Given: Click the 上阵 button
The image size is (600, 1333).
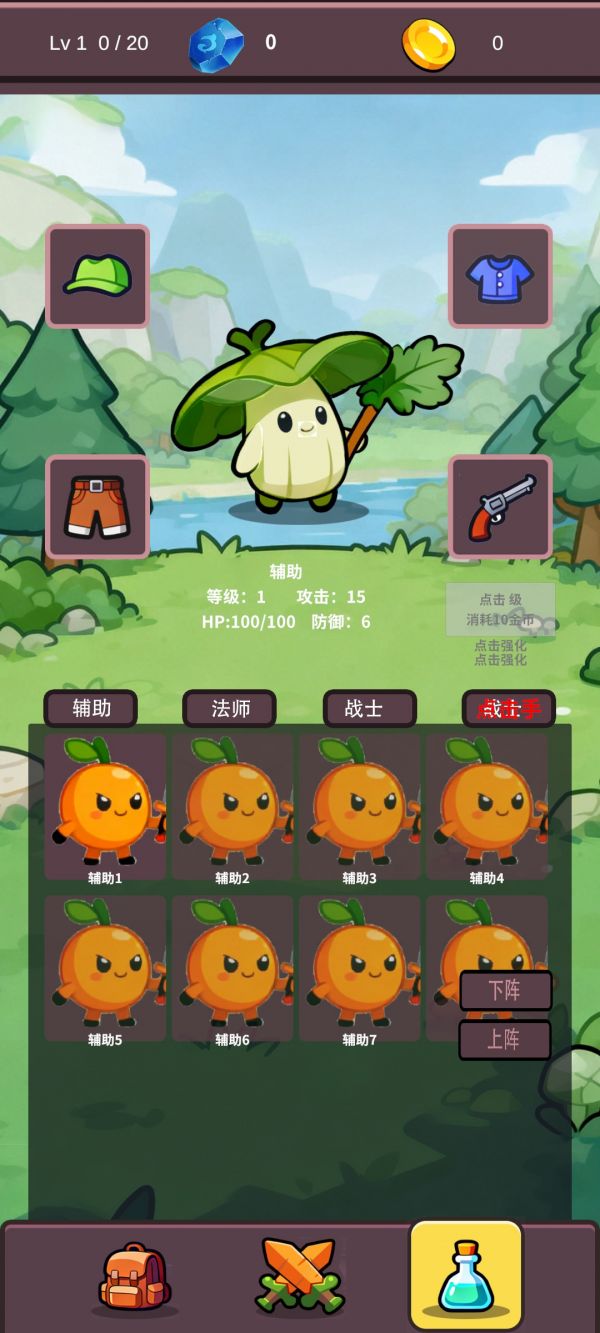Looking at the screenshot, I should point(505,1040).
